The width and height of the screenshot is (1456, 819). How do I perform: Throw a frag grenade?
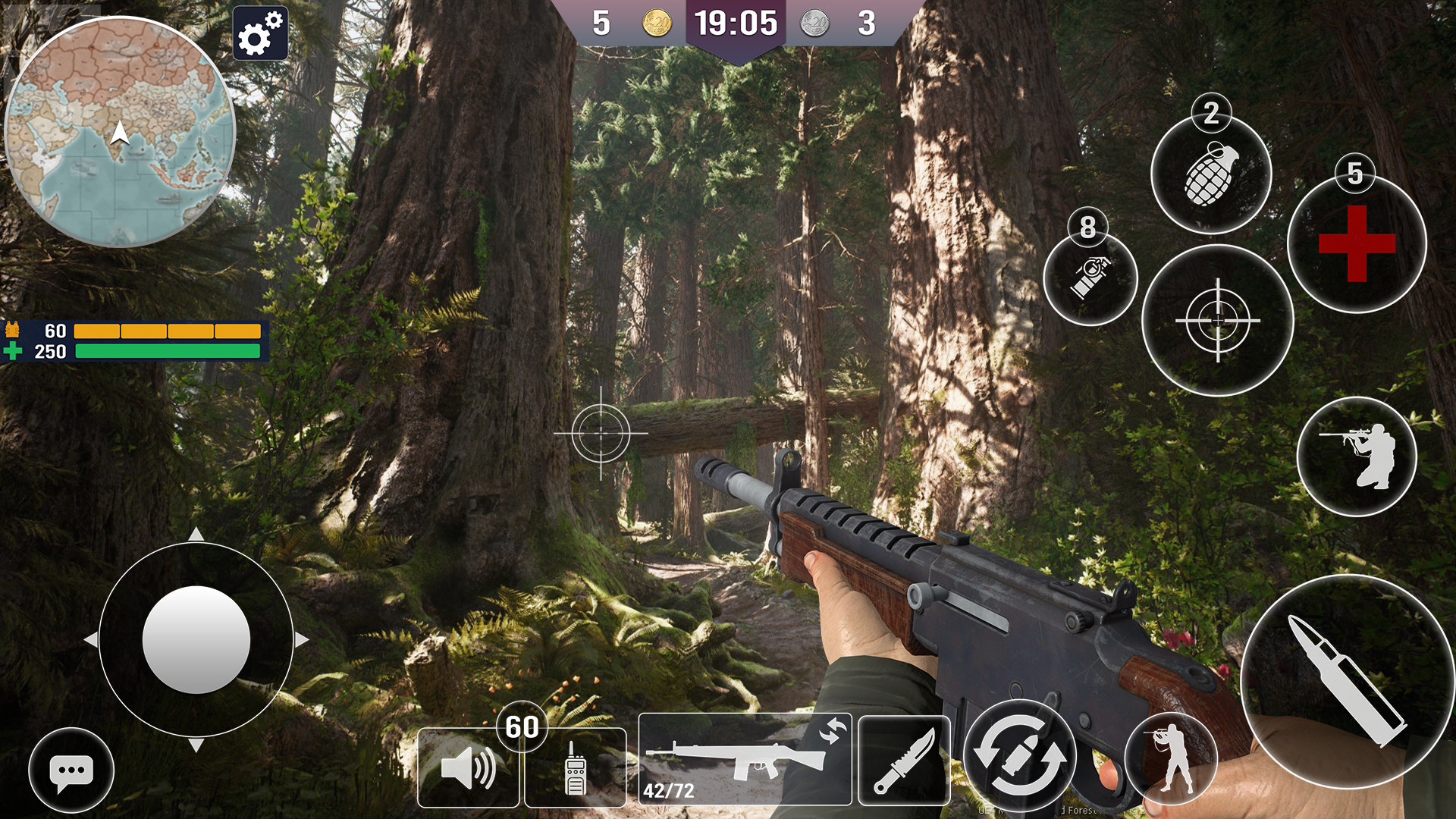pyautogui.click(x=1211, y=175)
